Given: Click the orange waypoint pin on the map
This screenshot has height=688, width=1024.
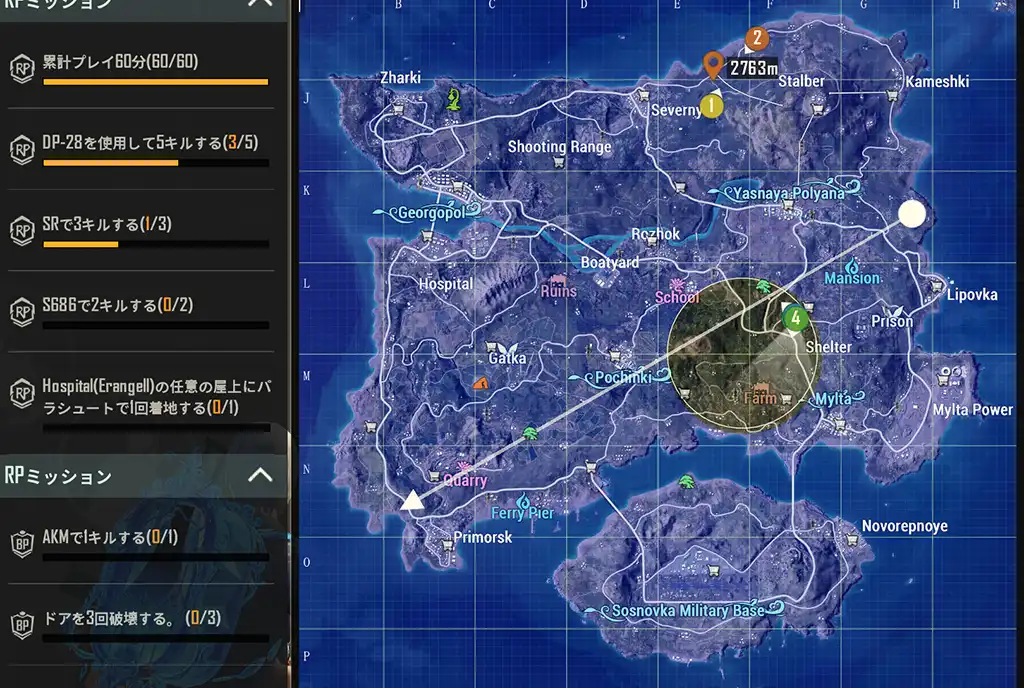Looking at the screenshot, I should coord(712,65).
